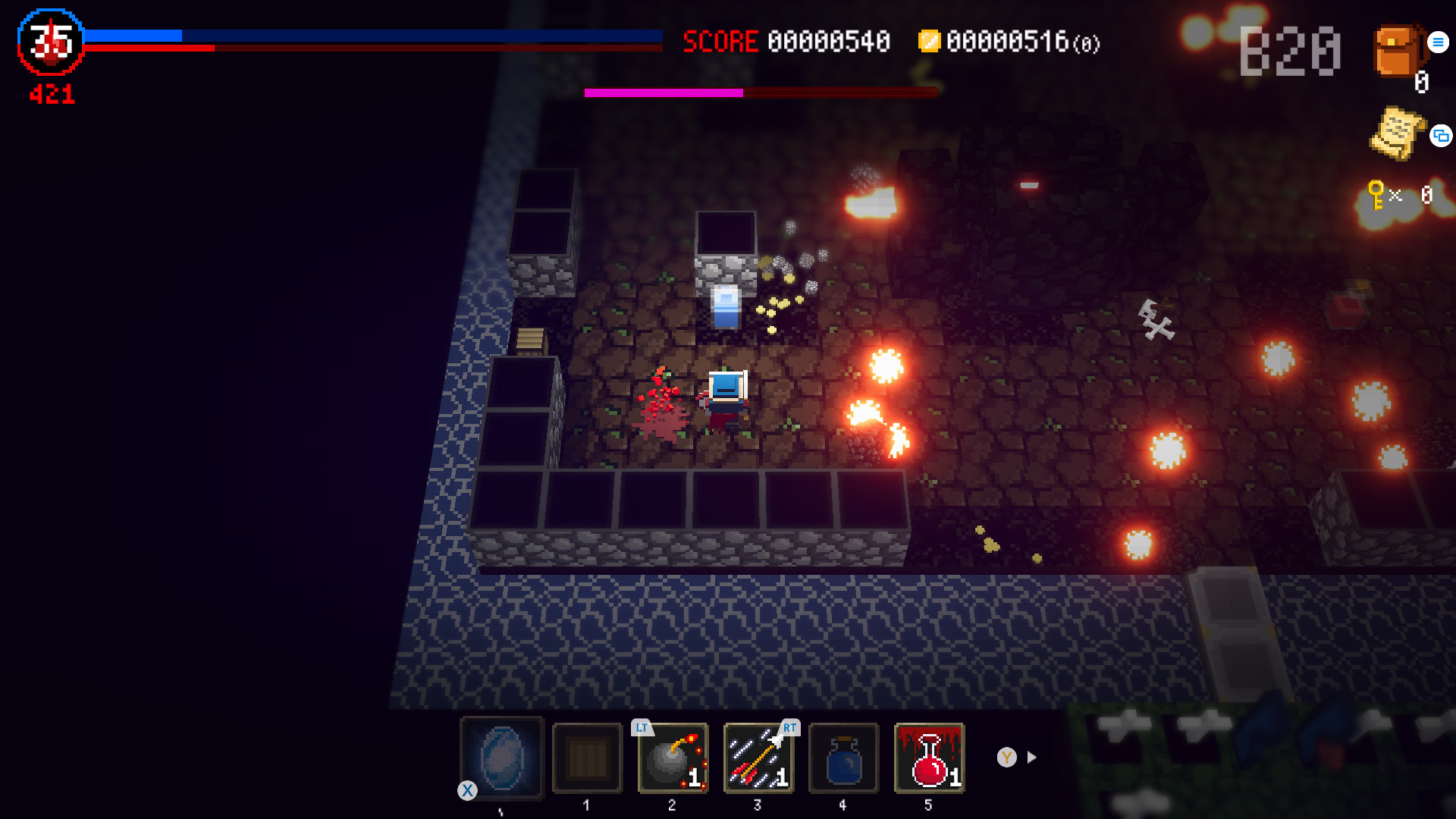This screenshot has height=819, width=1456.
Task: Expand the LT trigger label on the bomb
Action: point(642,727)
